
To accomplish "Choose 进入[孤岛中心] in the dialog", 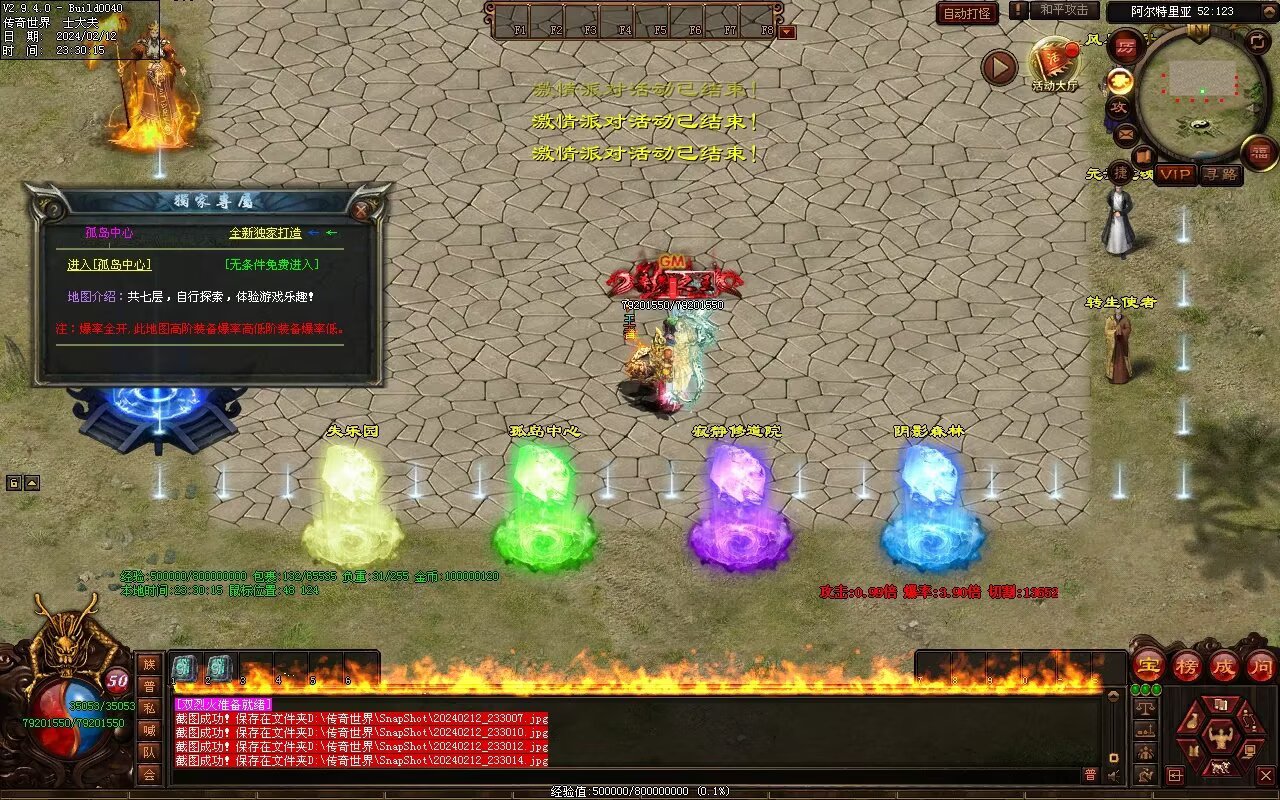I will coord(109,265).
